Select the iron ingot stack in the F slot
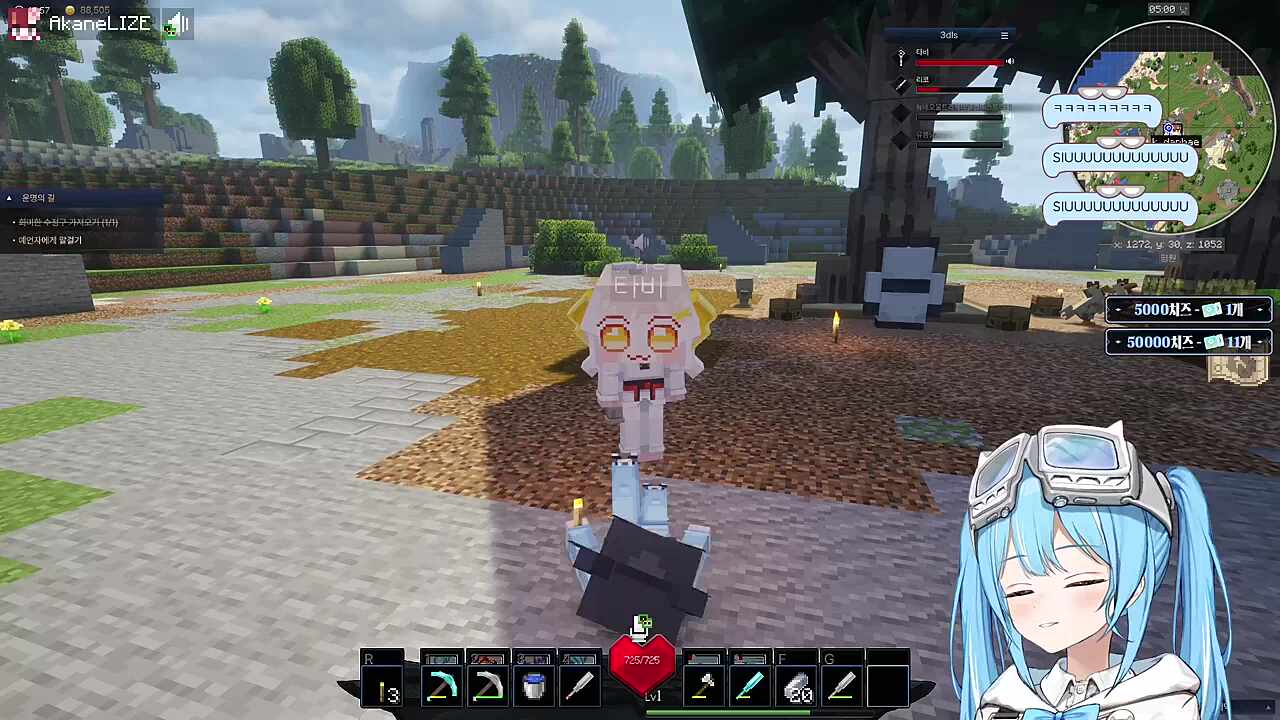The height and width of the screenshot is (720, 1280). 797,687
